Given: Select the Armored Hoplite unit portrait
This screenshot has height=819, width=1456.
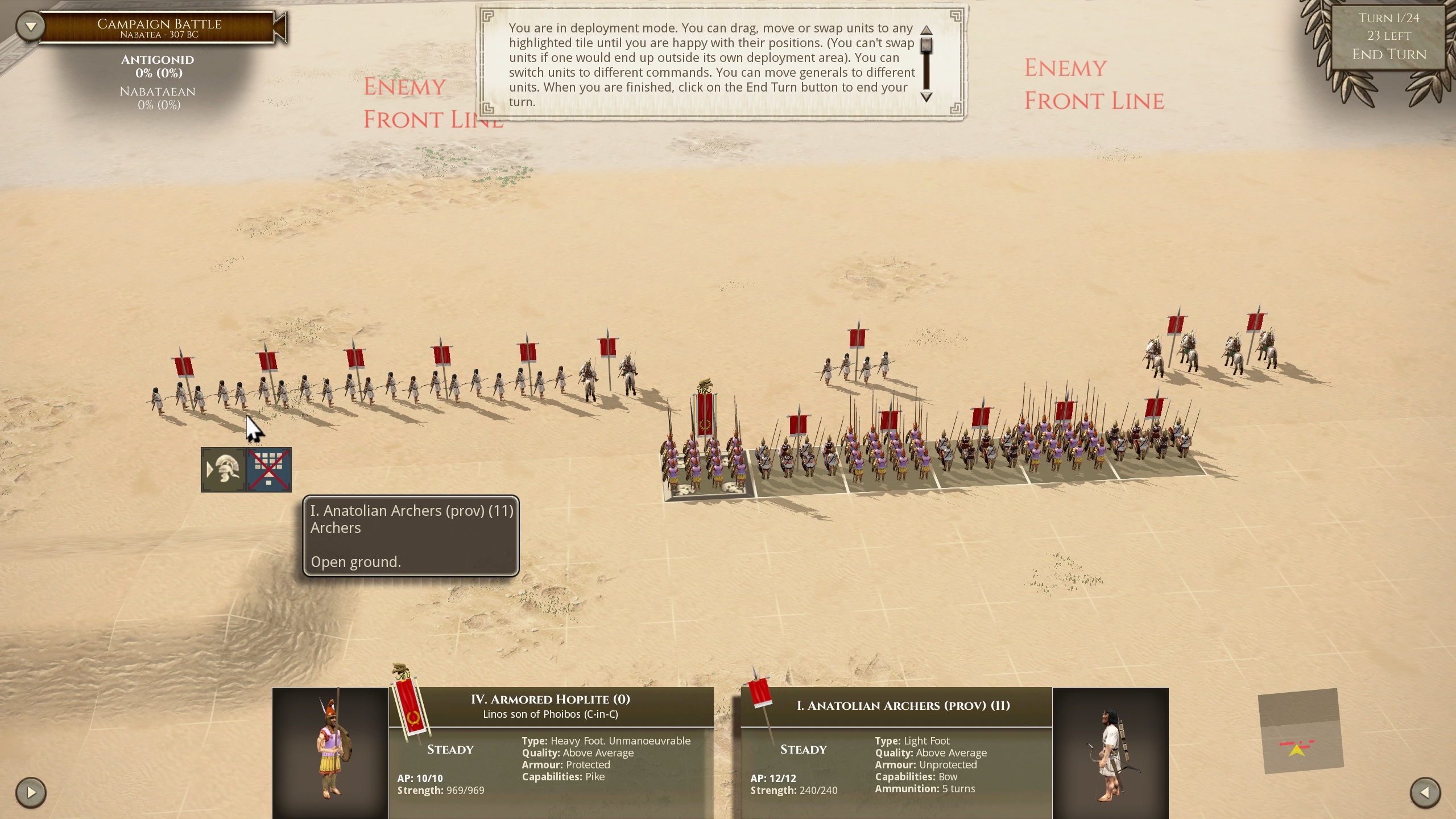Looking at the screenshot, I should point(330,752).
